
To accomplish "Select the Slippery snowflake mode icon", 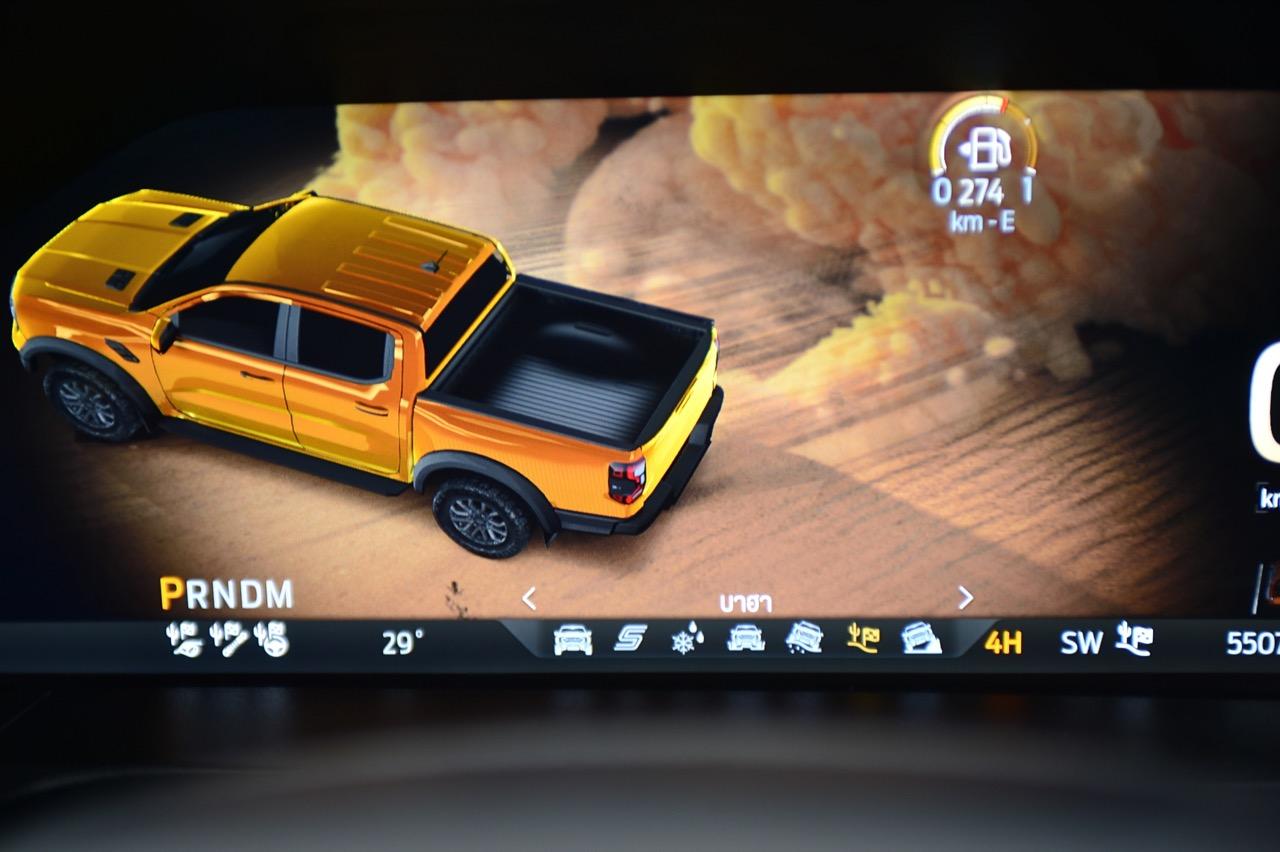I will 687,638.
